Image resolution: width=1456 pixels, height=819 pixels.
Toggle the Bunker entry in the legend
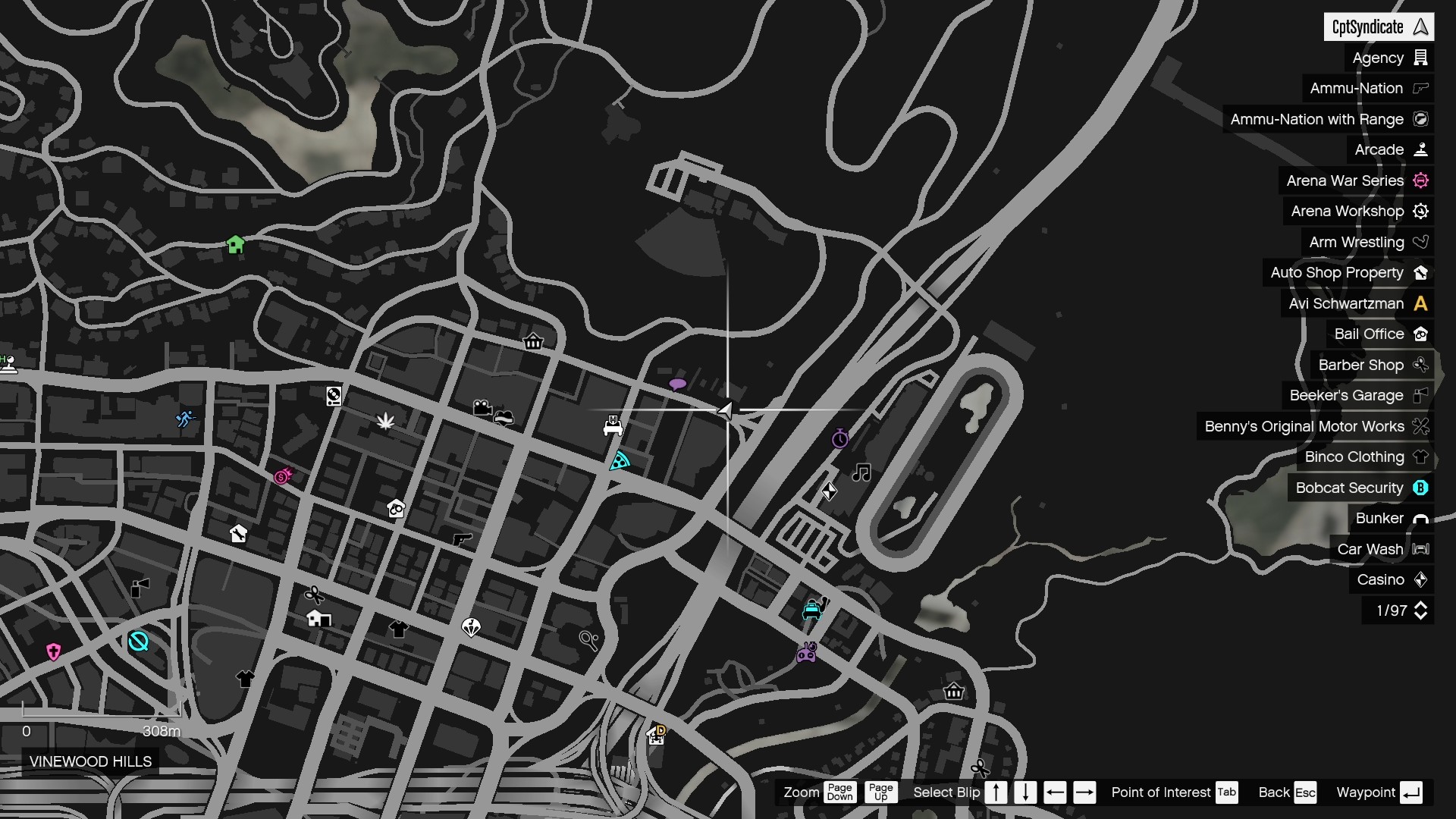1392,518
